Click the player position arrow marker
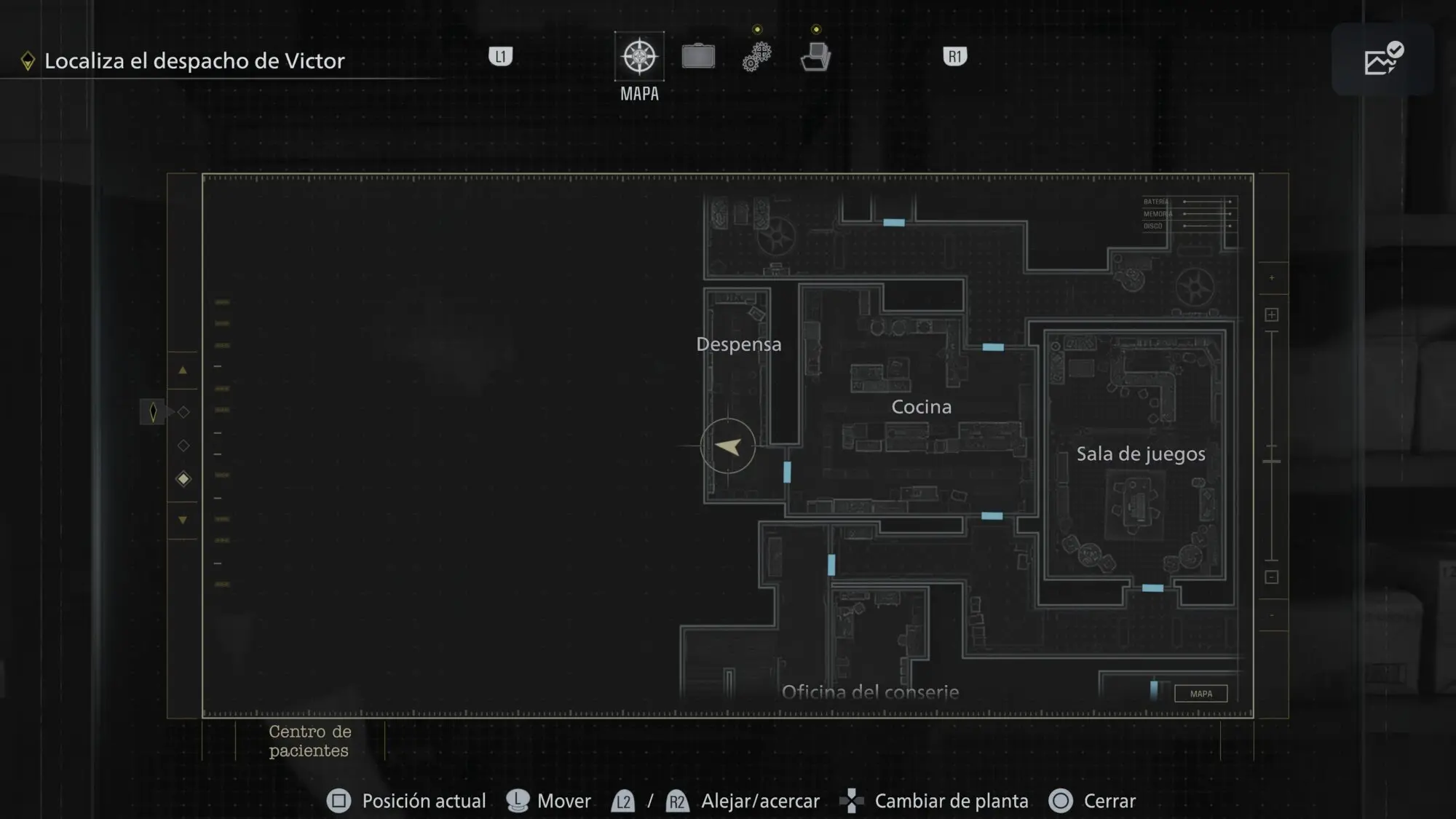This screenshot has height=819, width=1456. tap(728, 446)
